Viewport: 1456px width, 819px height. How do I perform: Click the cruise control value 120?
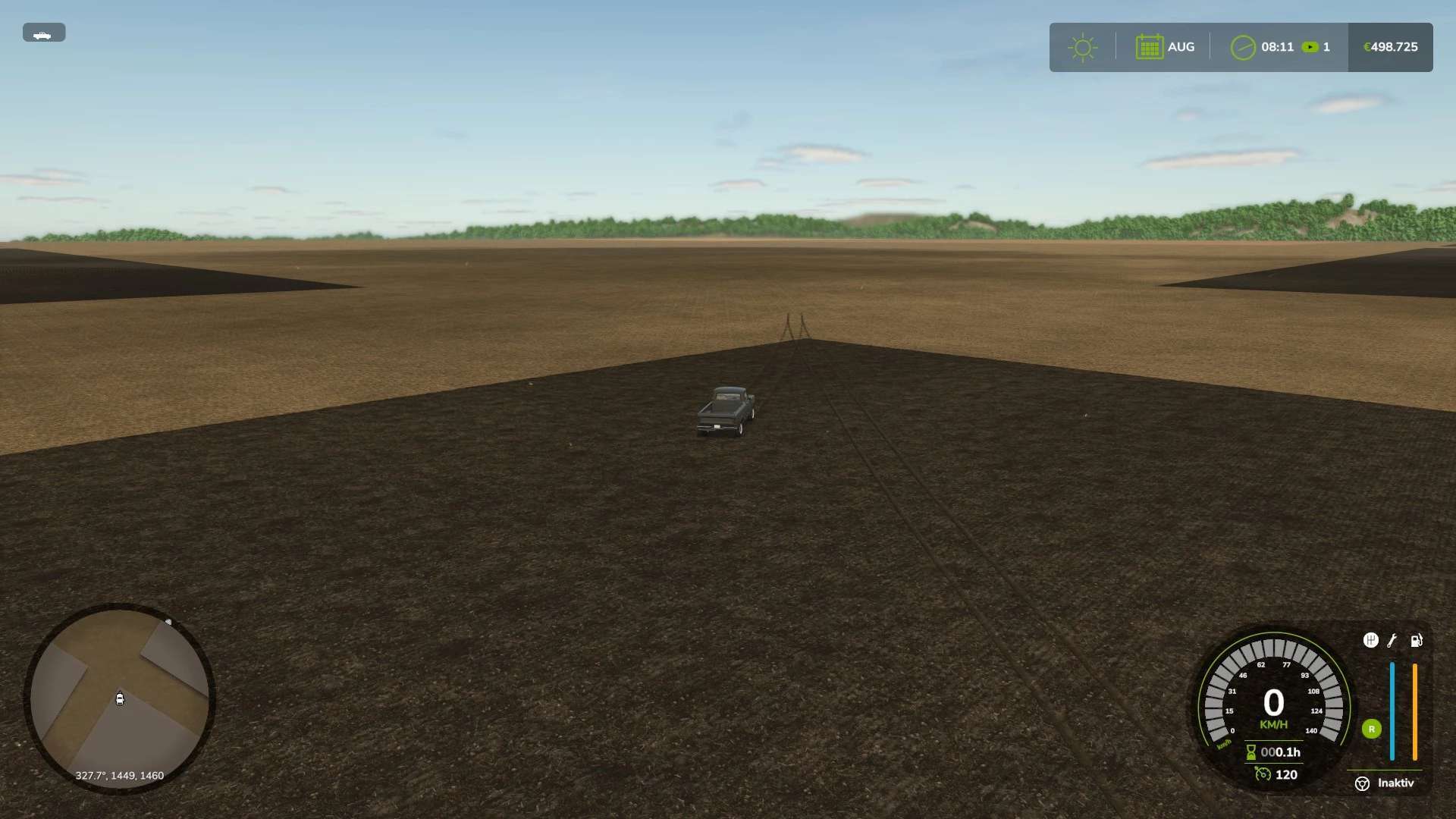1287,774
